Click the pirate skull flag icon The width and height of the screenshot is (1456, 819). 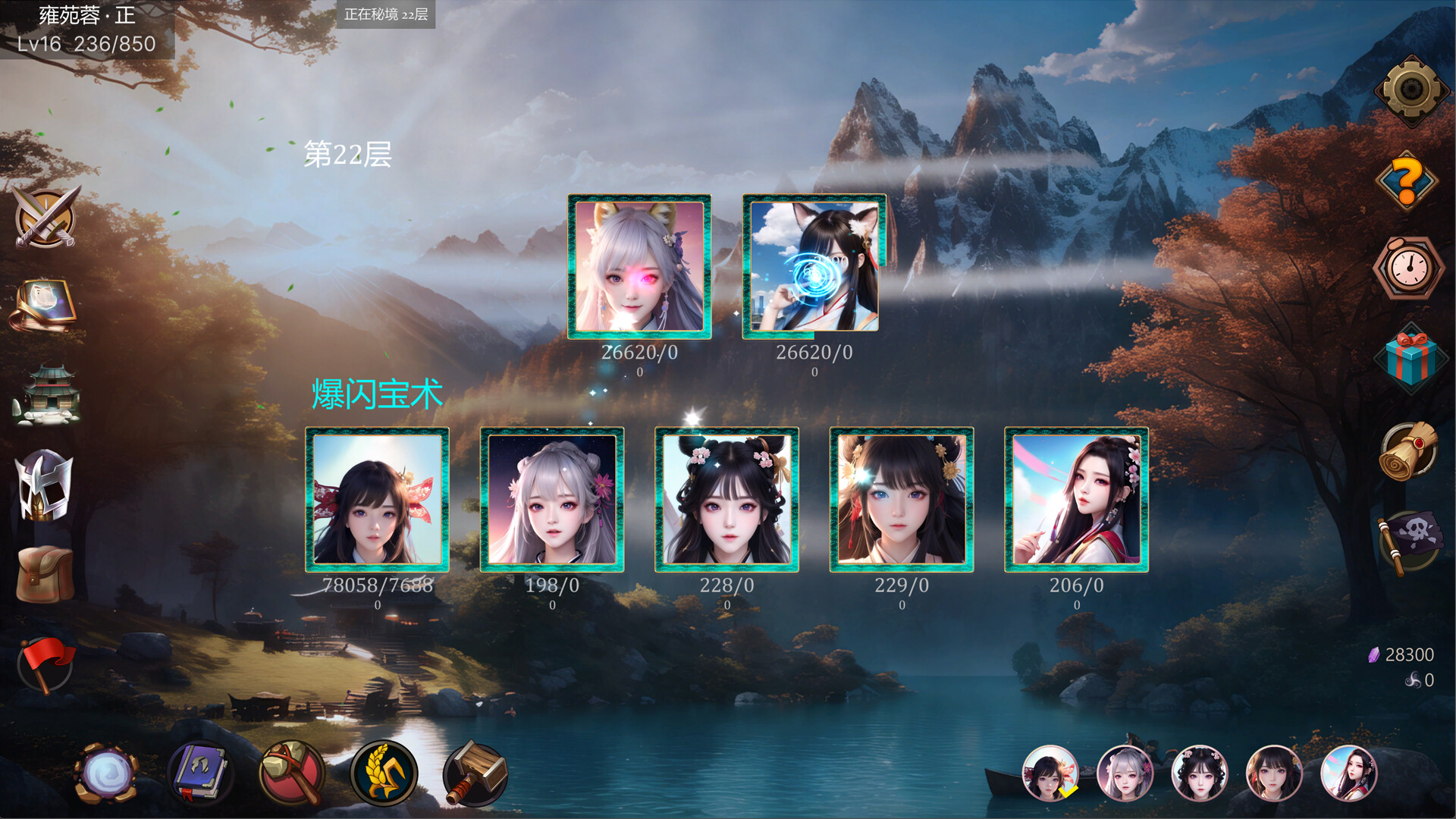tap(1410, 535)
